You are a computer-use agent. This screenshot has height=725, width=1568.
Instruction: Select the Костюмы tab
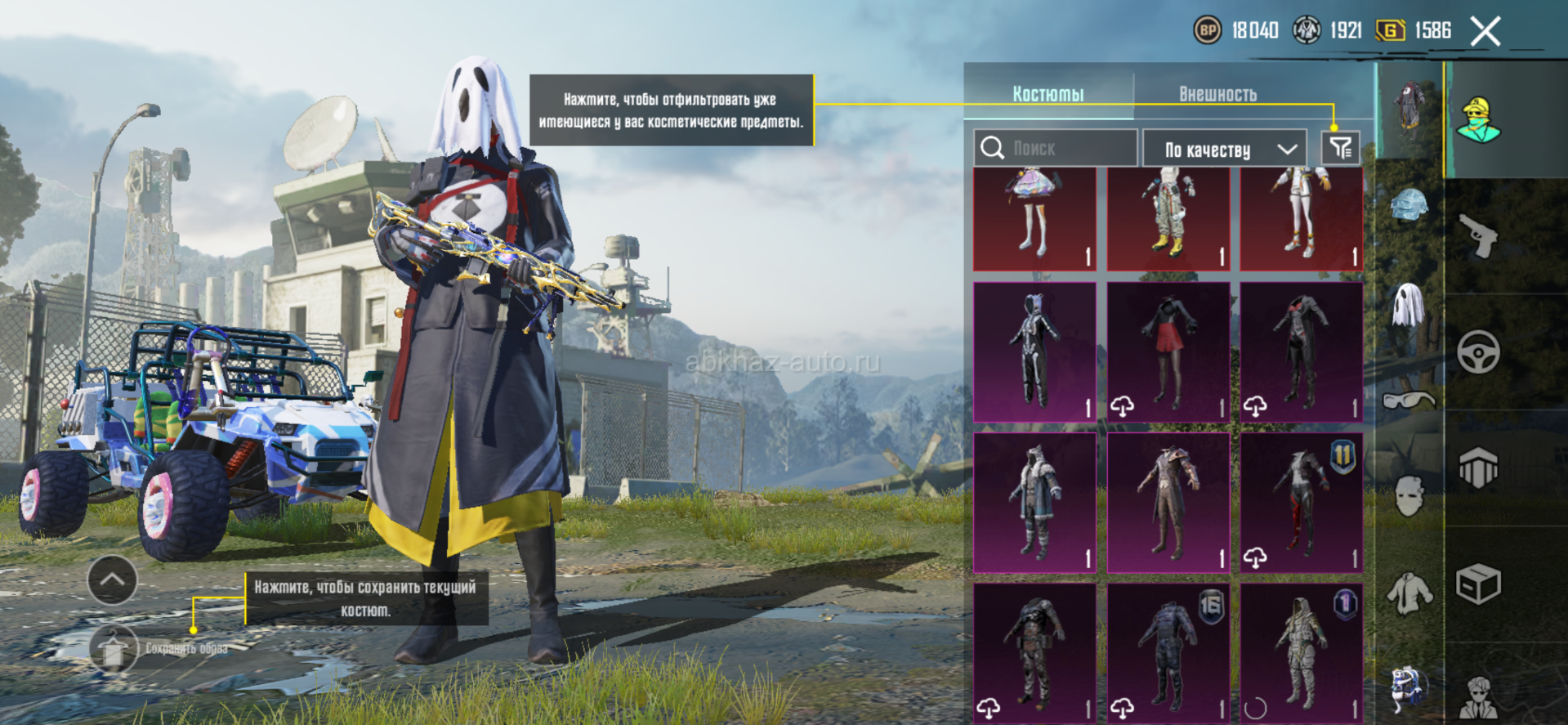coord(1048,94)
